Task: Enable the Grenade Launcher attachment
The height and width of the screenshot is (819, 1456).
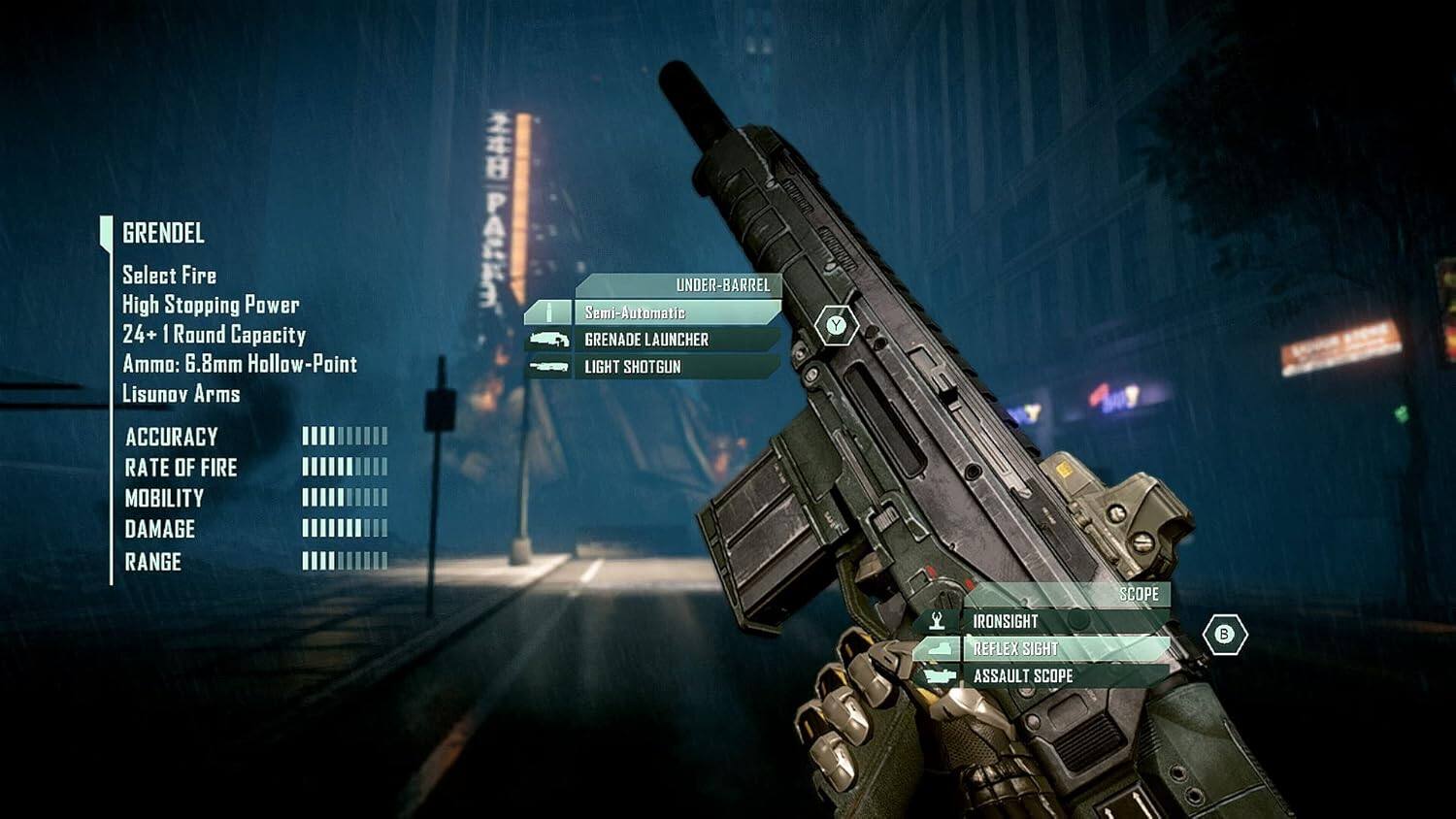Action: [x=645, y=339]
